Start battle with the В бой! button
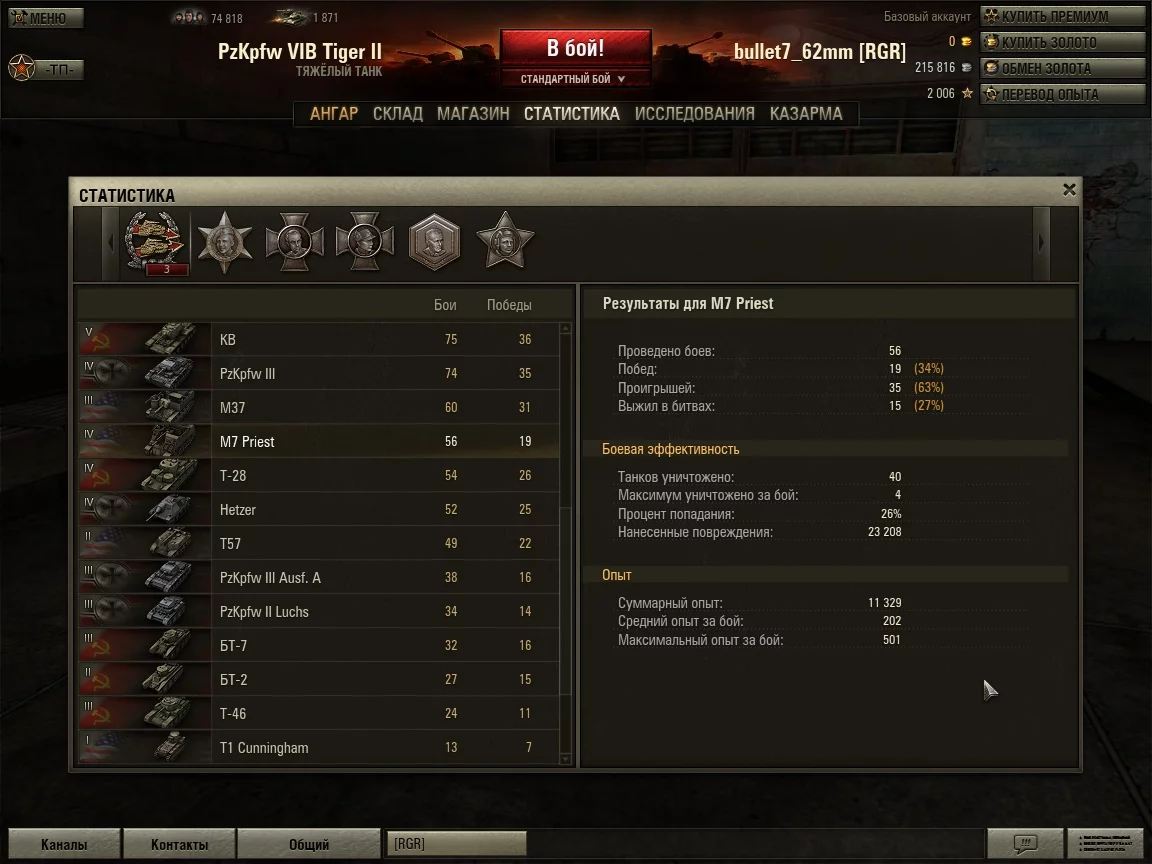The image size is (1152, 864). click(x=575, y=48)
